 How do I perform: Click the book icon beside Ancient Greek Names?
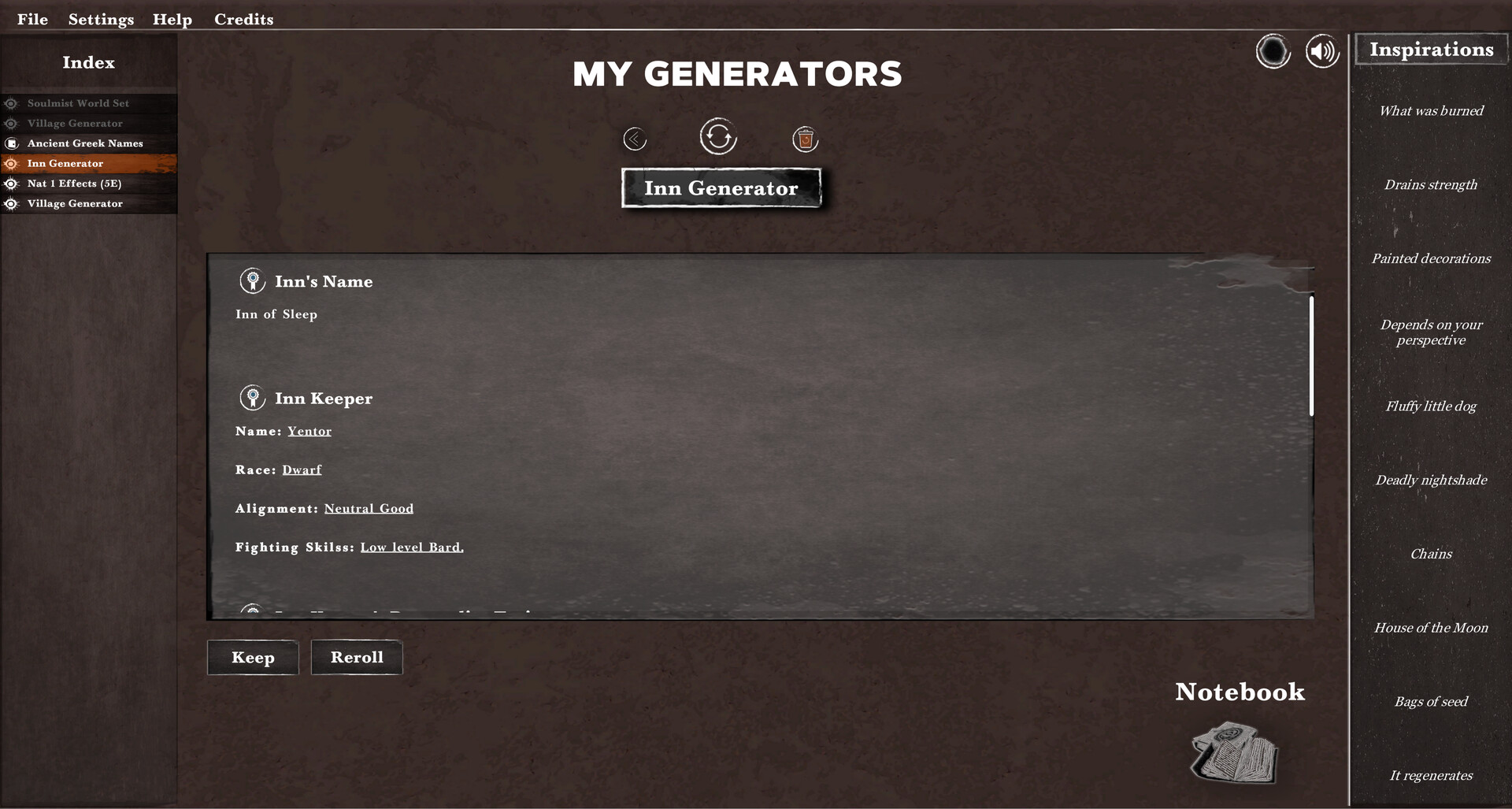pos(11,143)
